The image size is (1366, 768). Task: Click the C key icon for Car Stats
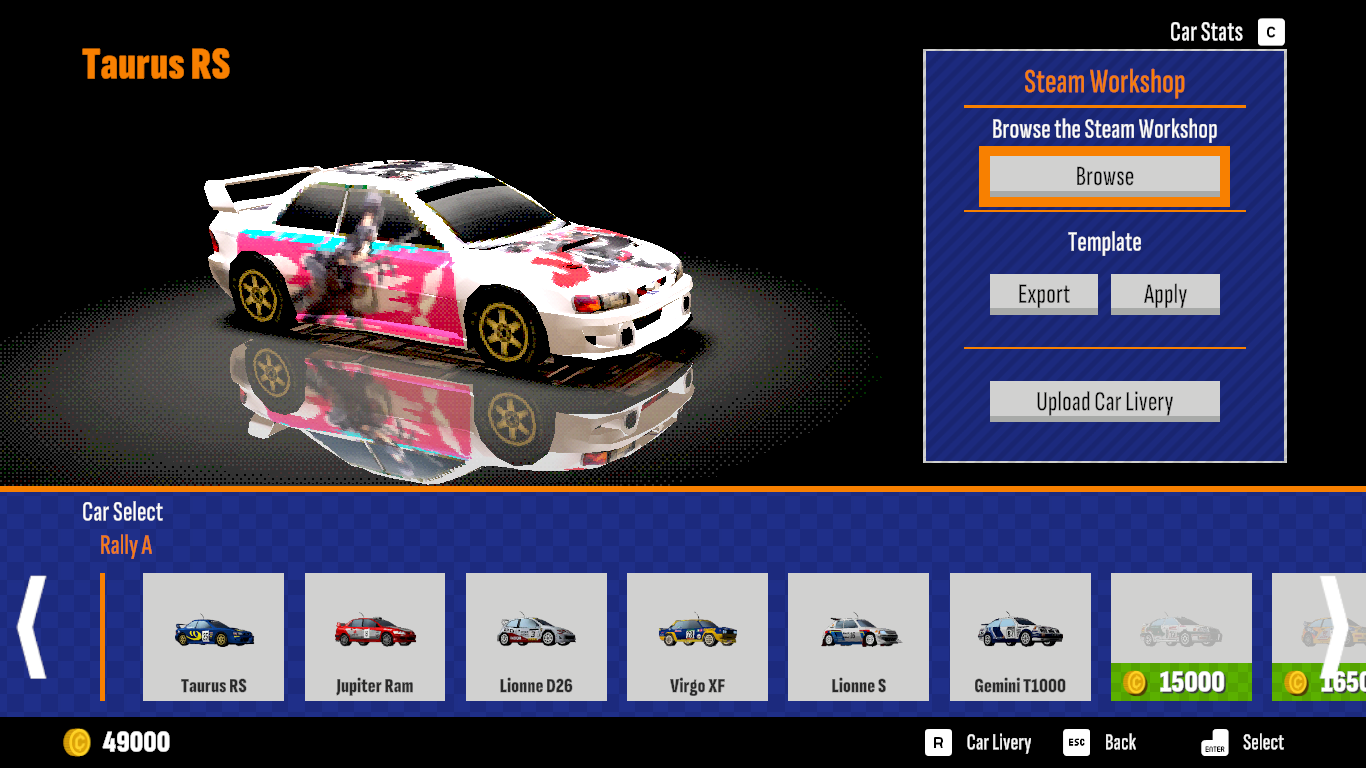click(1270, 31)
